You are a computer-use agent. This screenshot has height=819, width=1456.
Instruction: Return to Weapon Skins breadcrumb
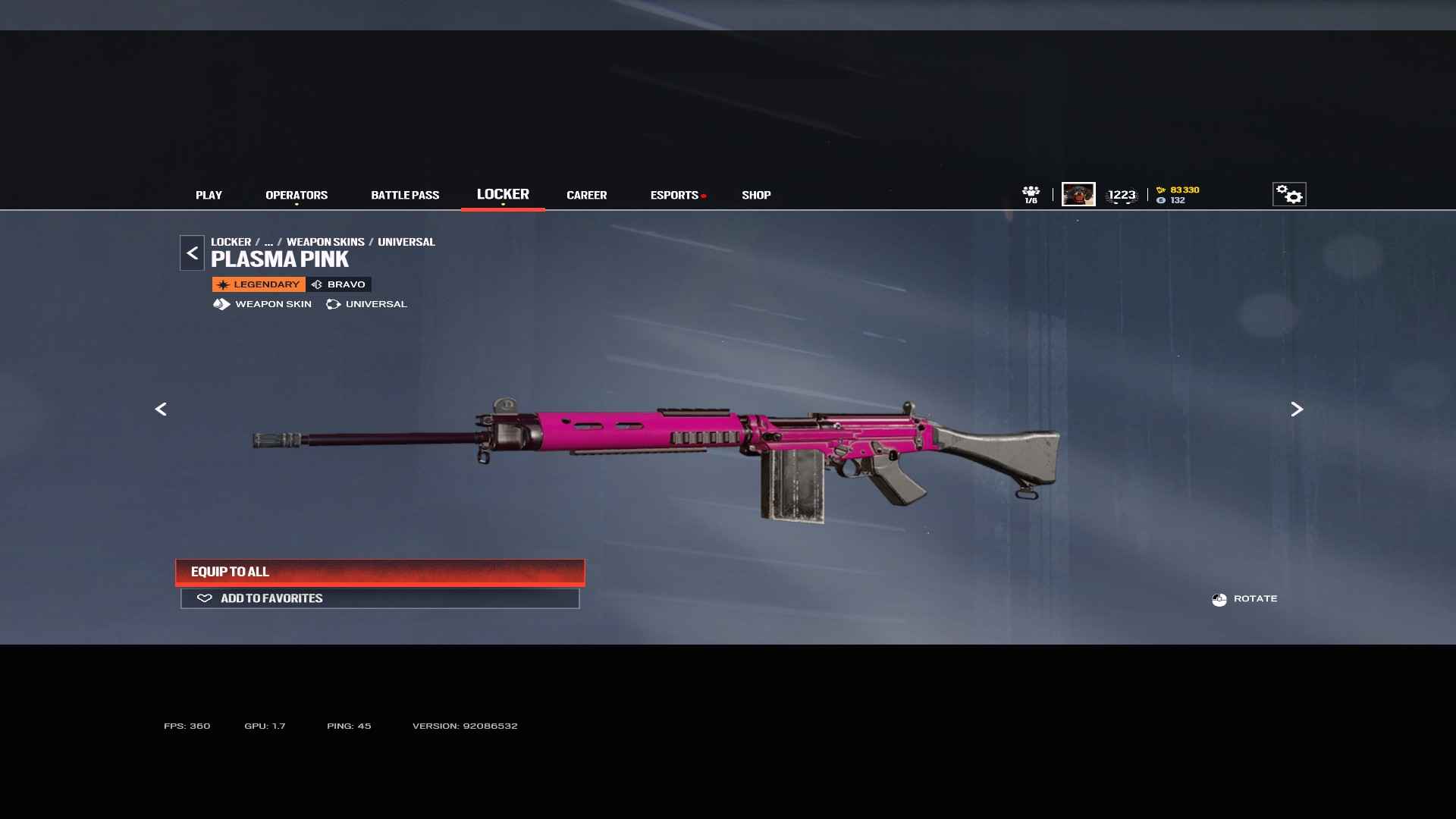(x=325, y=242)
